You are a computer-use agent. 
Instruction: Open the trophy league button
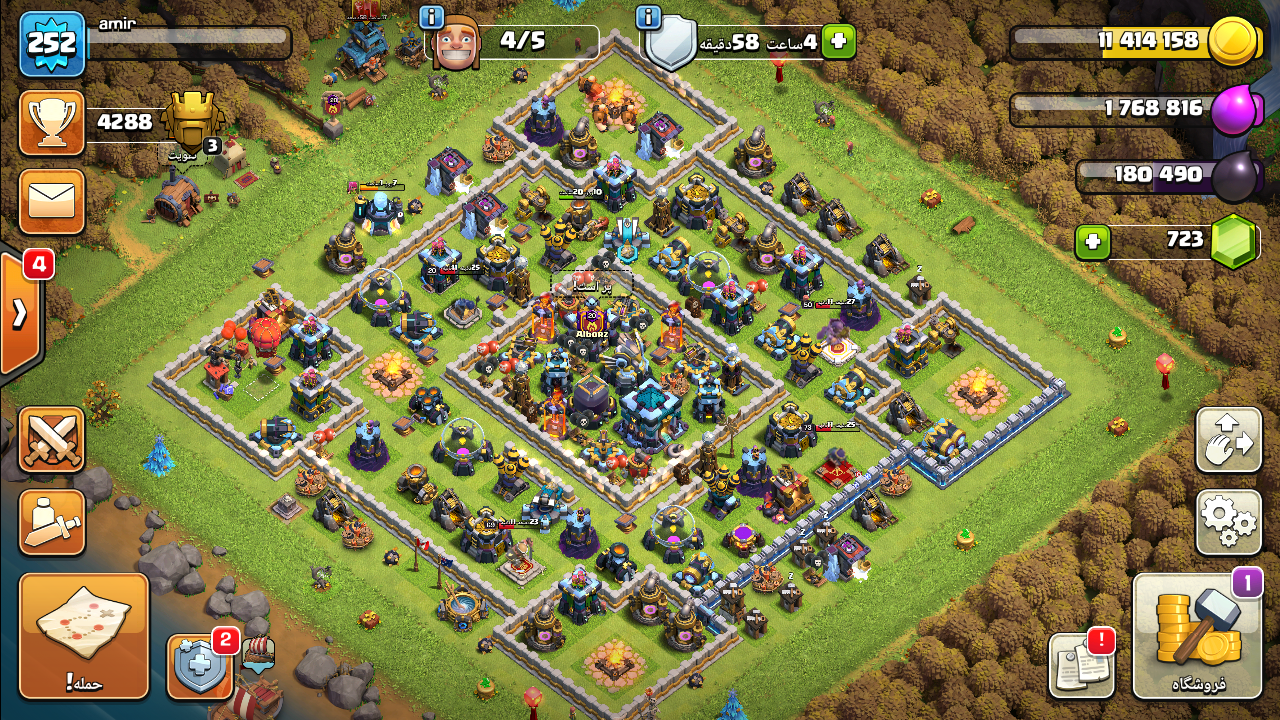(52, 122)
